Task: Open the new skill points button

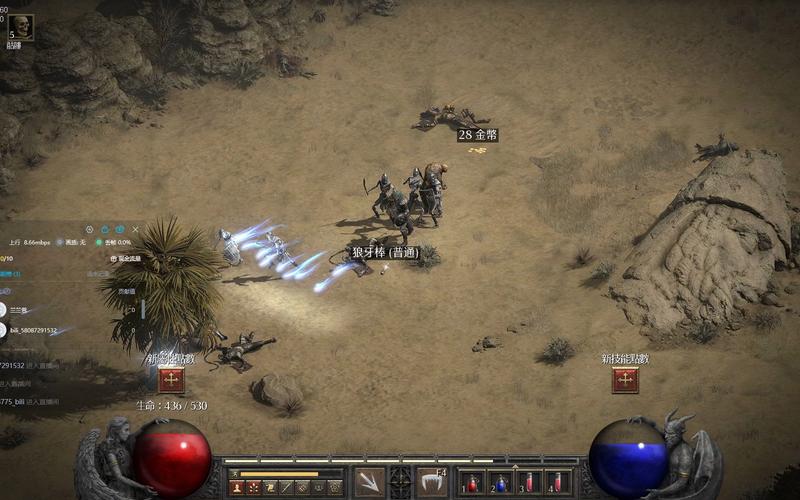Action: pyautogui.click(x=625, y=380)
